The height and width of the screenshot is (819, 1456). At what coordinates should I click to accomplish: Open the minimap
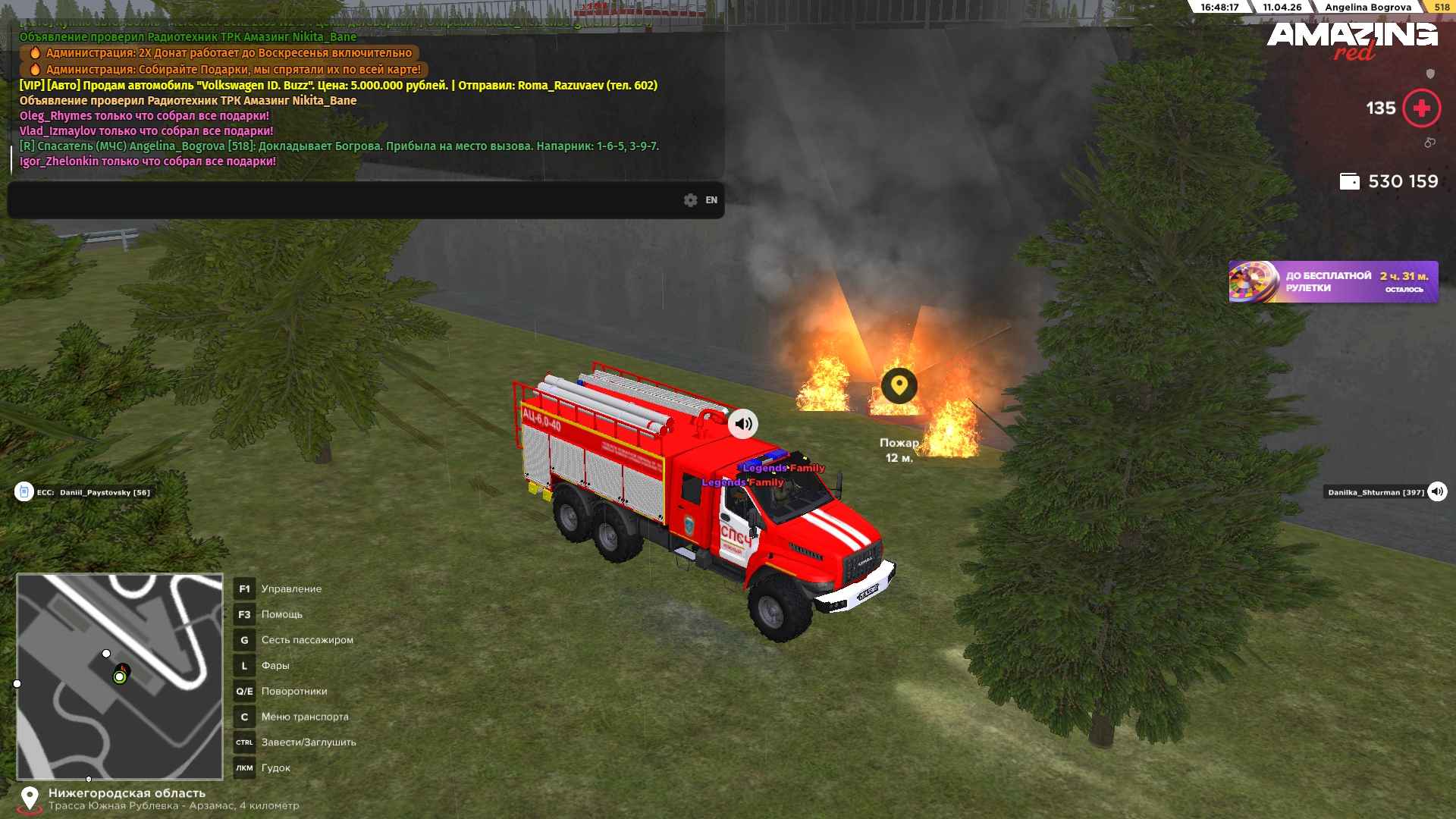pos(120,676)
